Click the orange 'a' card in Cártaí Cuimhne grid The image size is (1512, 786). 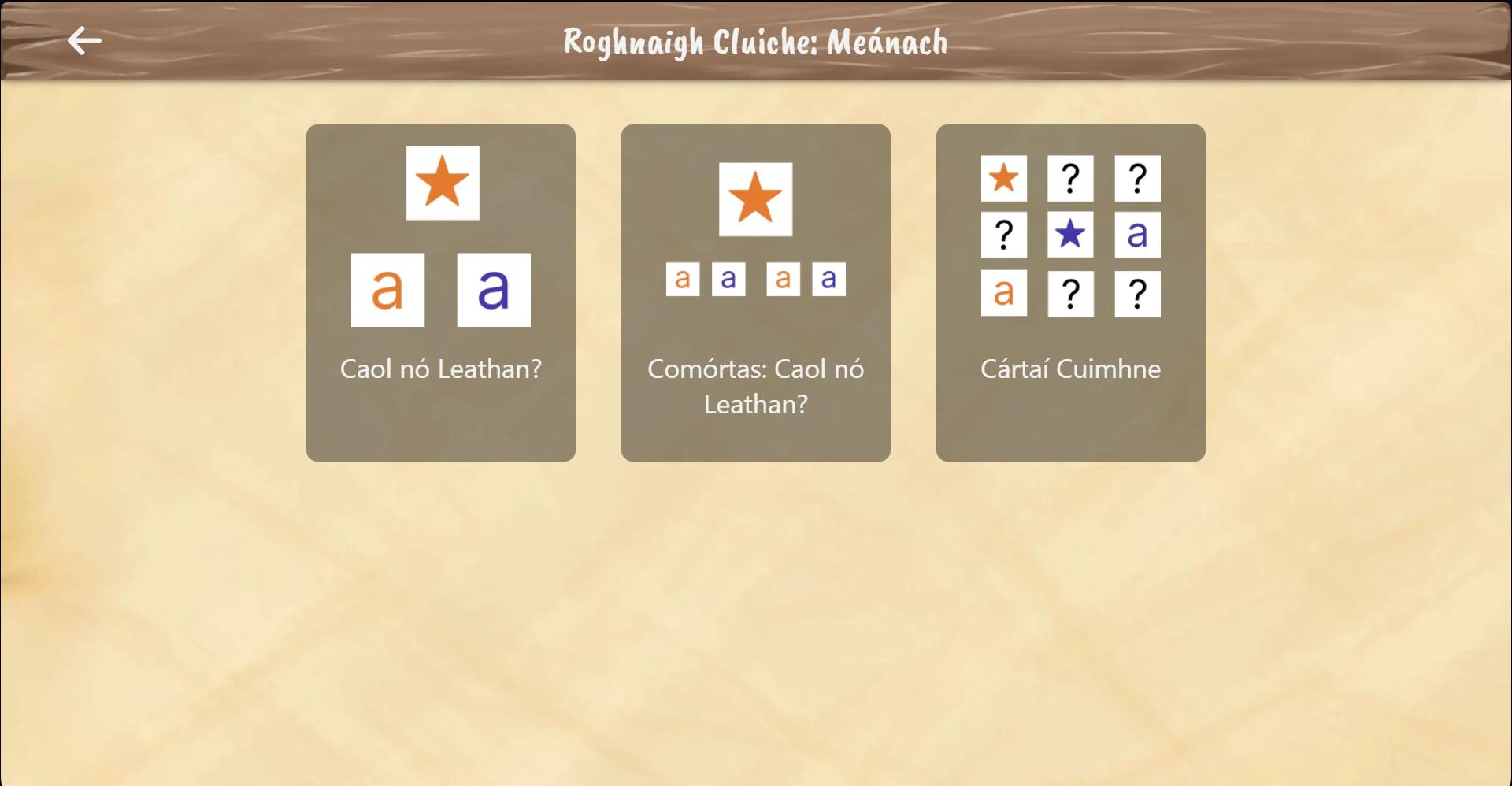(1003, 293)
